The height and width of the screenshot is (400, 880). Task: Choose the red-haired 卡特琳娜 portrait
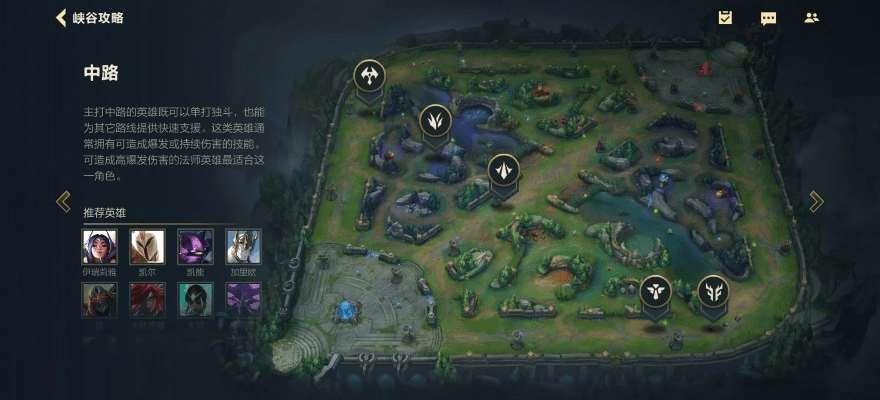147,299
